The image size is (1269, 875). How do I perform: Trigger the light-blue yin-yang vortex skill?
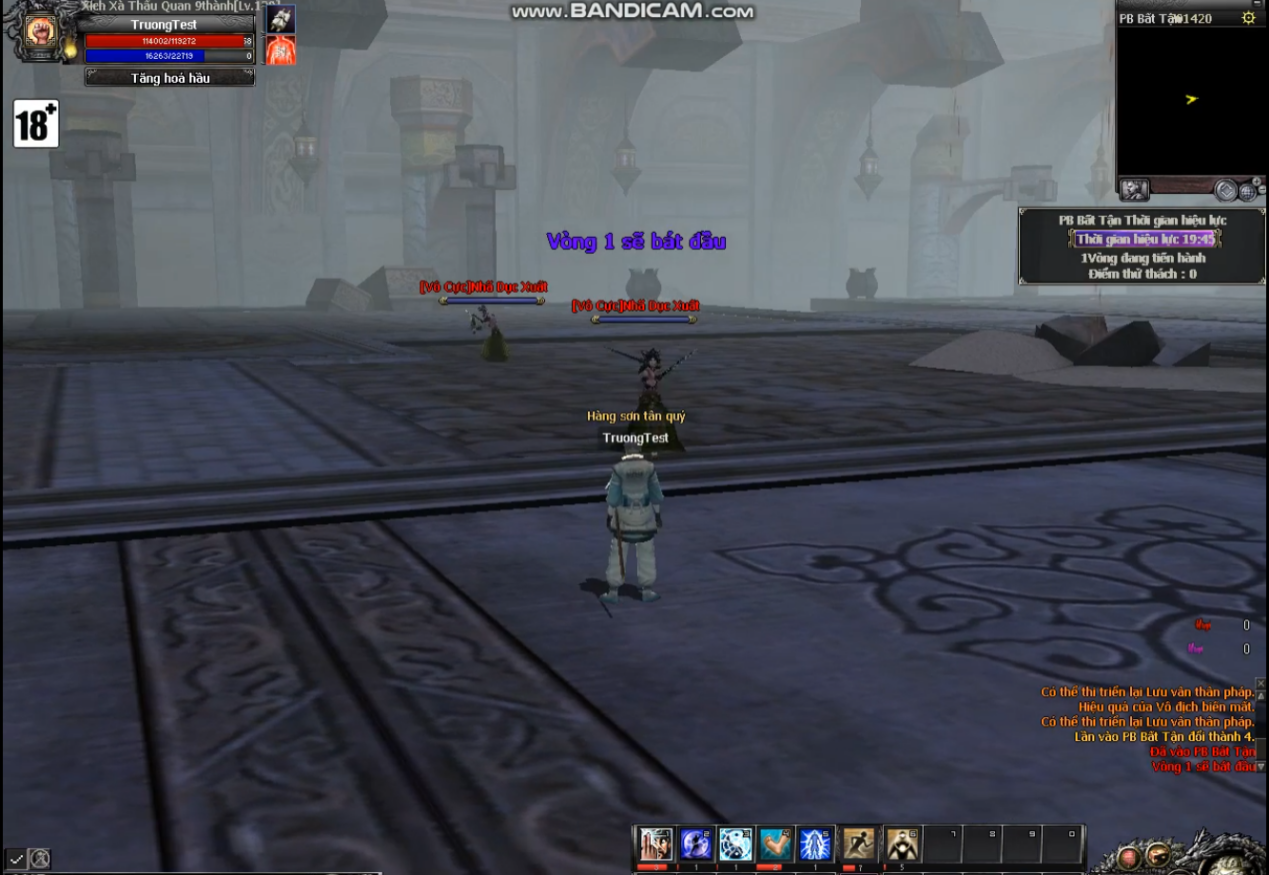click(x=736, y=844)
